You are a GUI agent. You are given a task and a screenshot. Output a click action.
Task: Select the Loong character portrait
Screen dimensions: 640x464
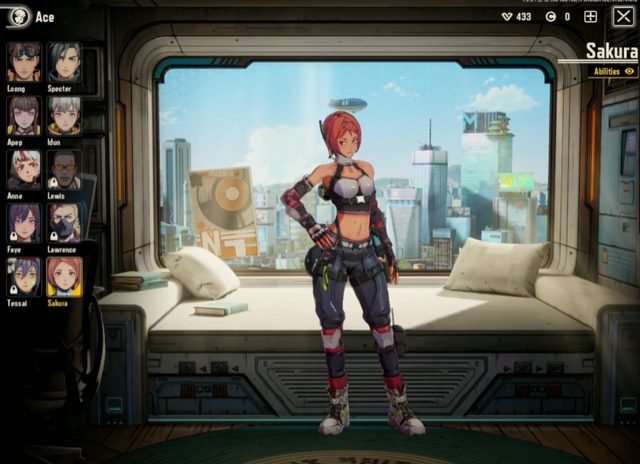pos(24,61)
